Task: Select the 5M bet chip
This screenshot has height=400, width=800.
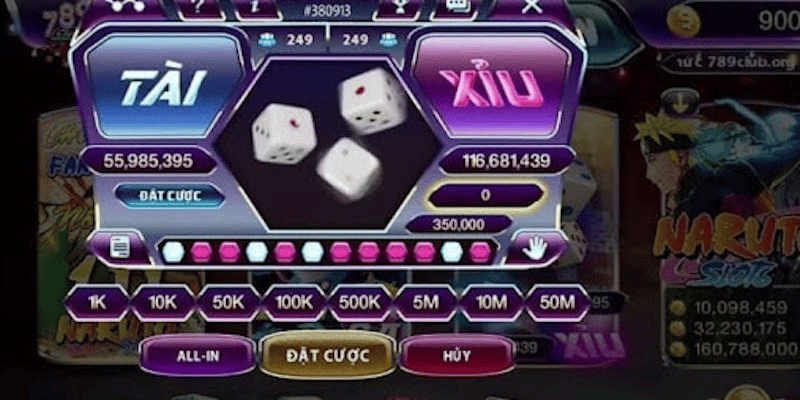Action: pyautogui.click(x=426, y=301)
